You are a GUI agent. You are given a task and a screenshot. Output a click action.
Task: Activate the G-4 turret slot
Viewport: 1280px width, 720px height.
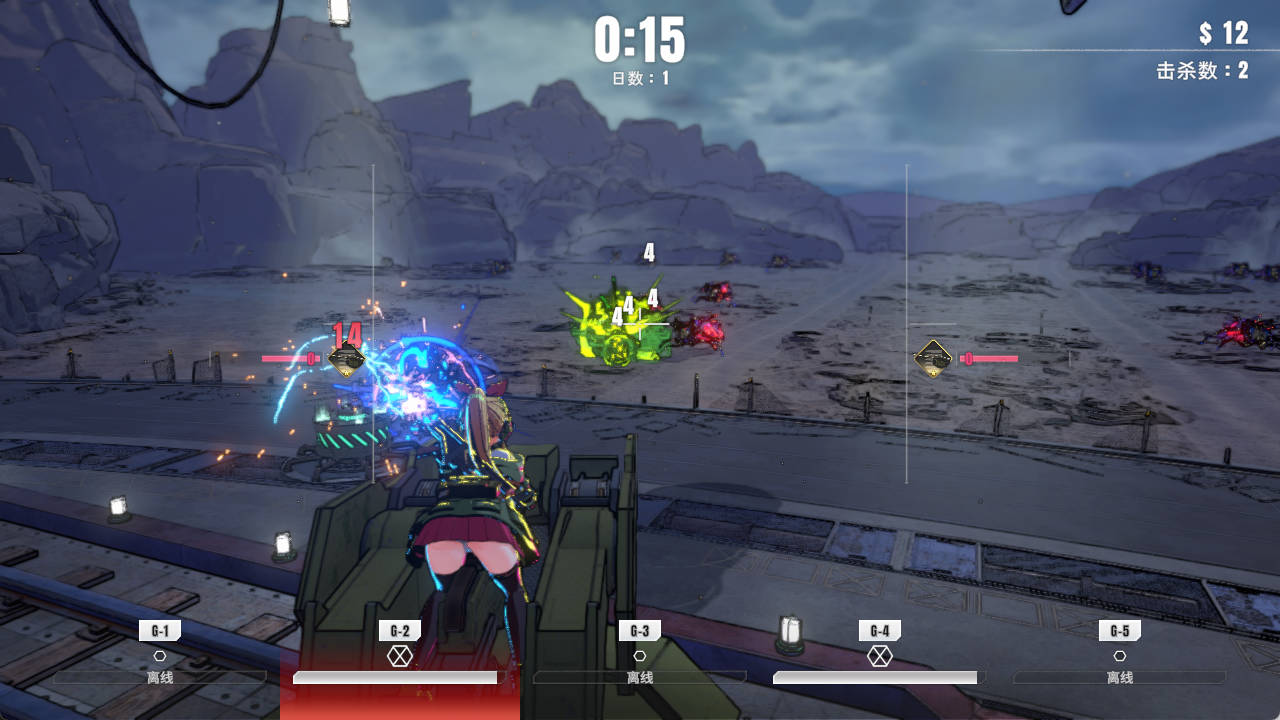pos(880,655)
